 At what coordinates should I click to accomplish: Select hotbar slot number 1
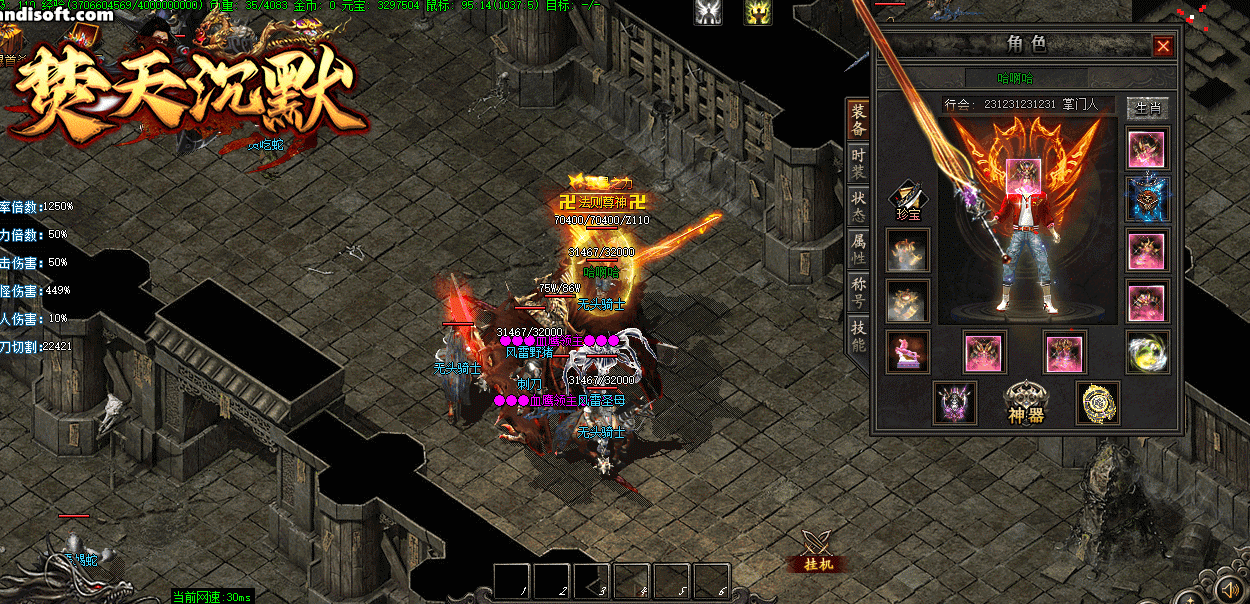pyautogui.click(x=513, y=581)
